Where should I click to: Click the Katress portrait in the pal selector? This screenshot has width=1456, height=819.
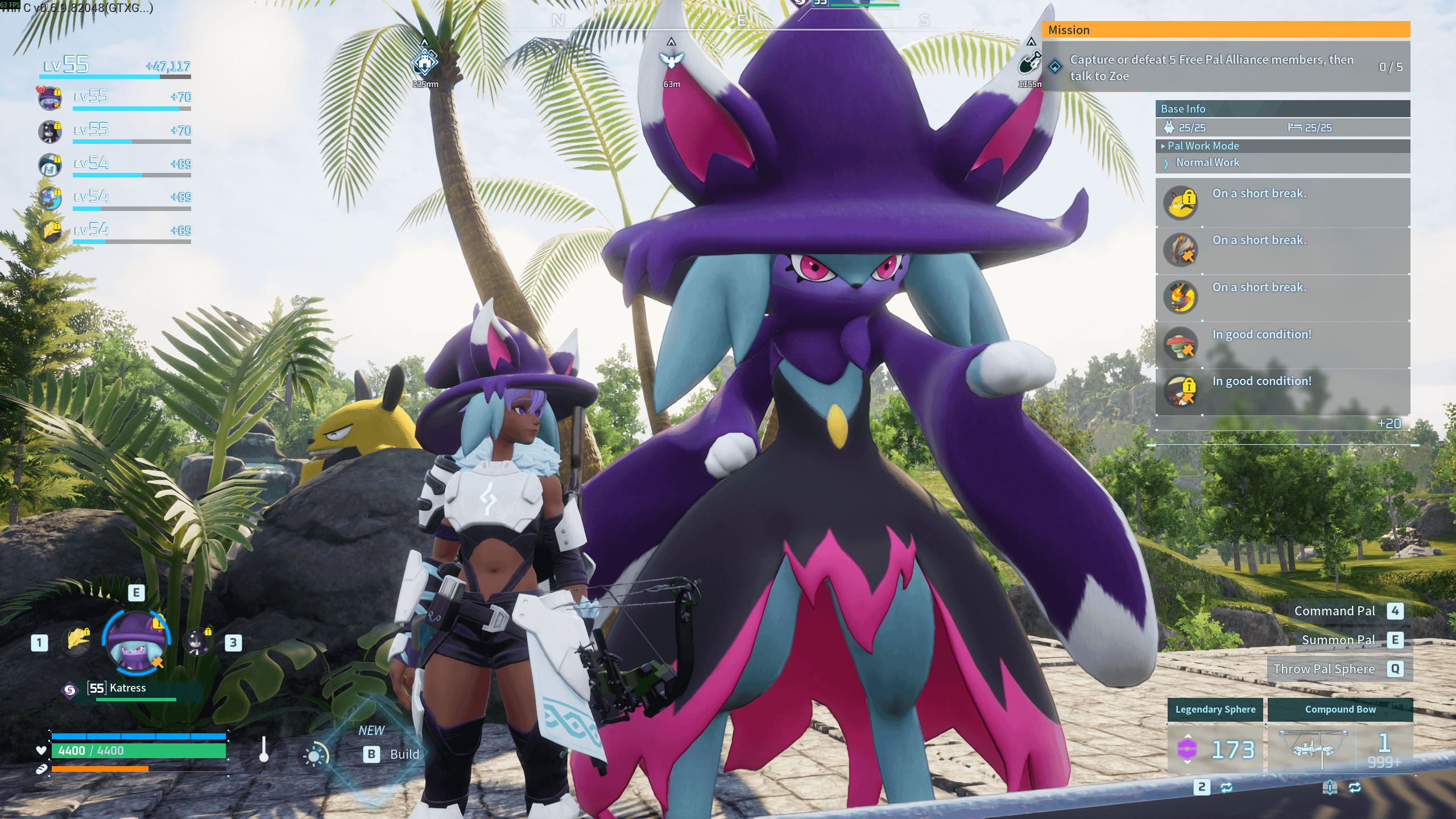[136, 640]
